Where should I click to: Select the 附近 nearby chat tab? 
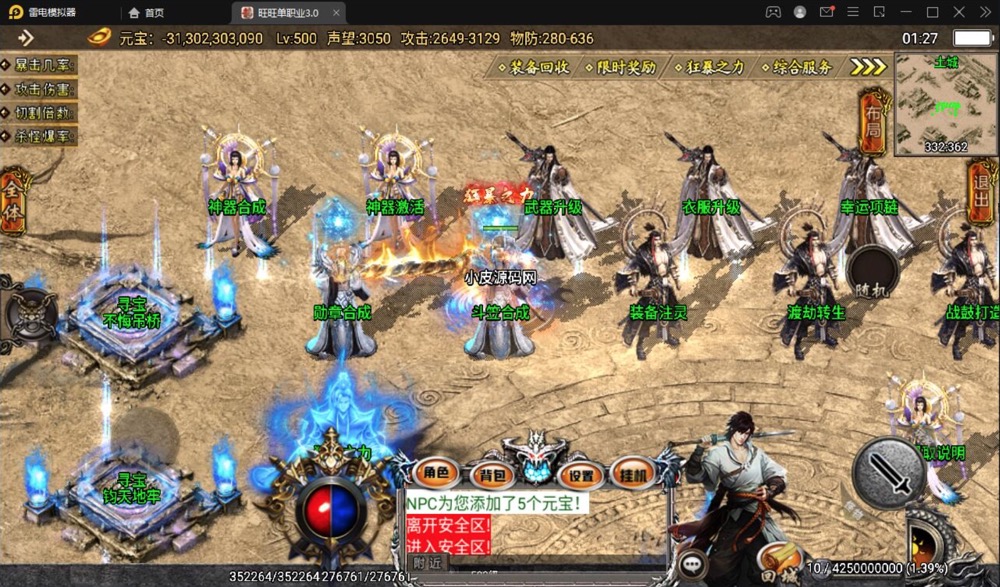pos(427,563)
